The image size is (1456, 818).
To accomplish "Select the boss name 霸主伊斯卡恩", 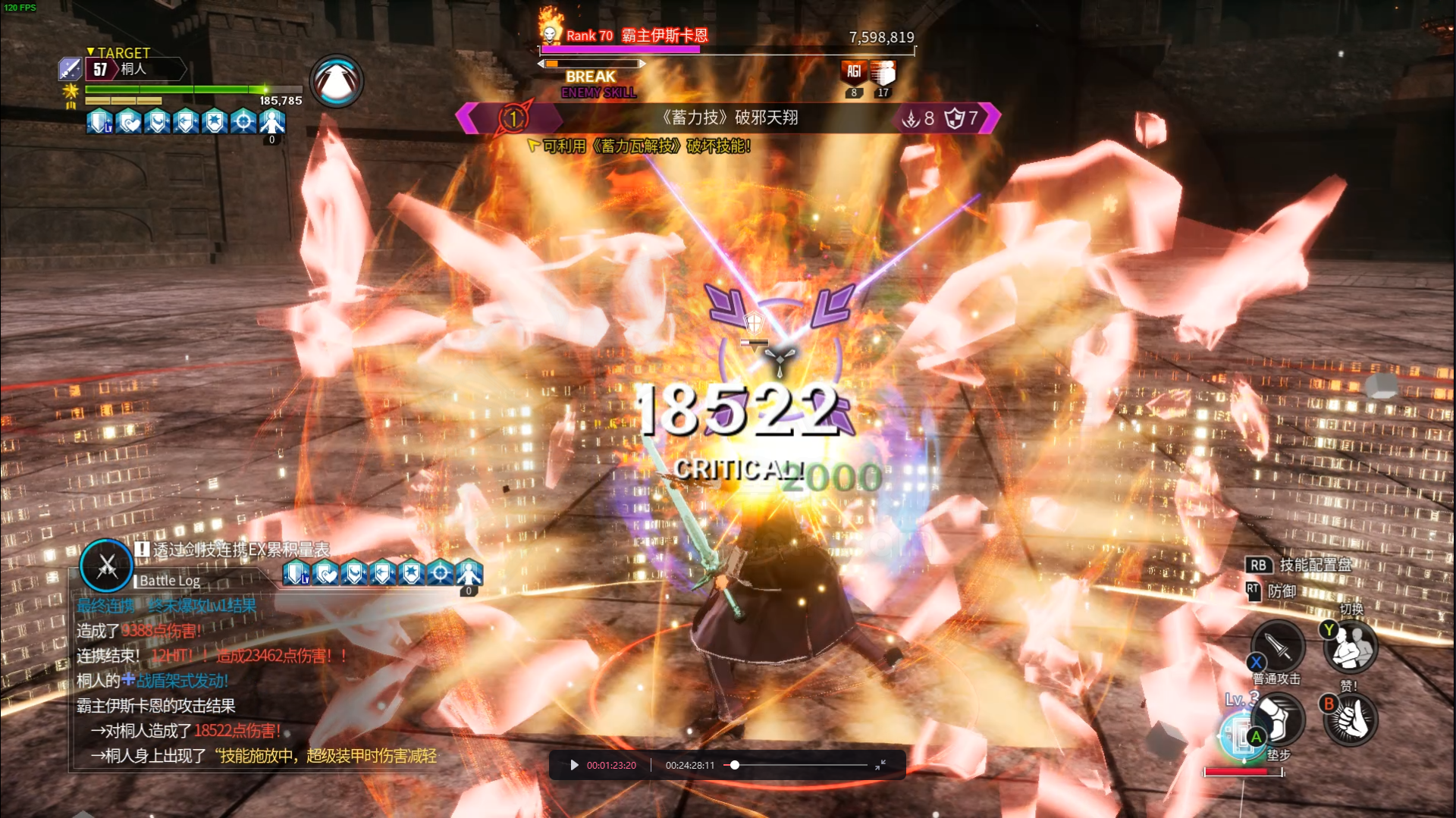I will [664, 36].
